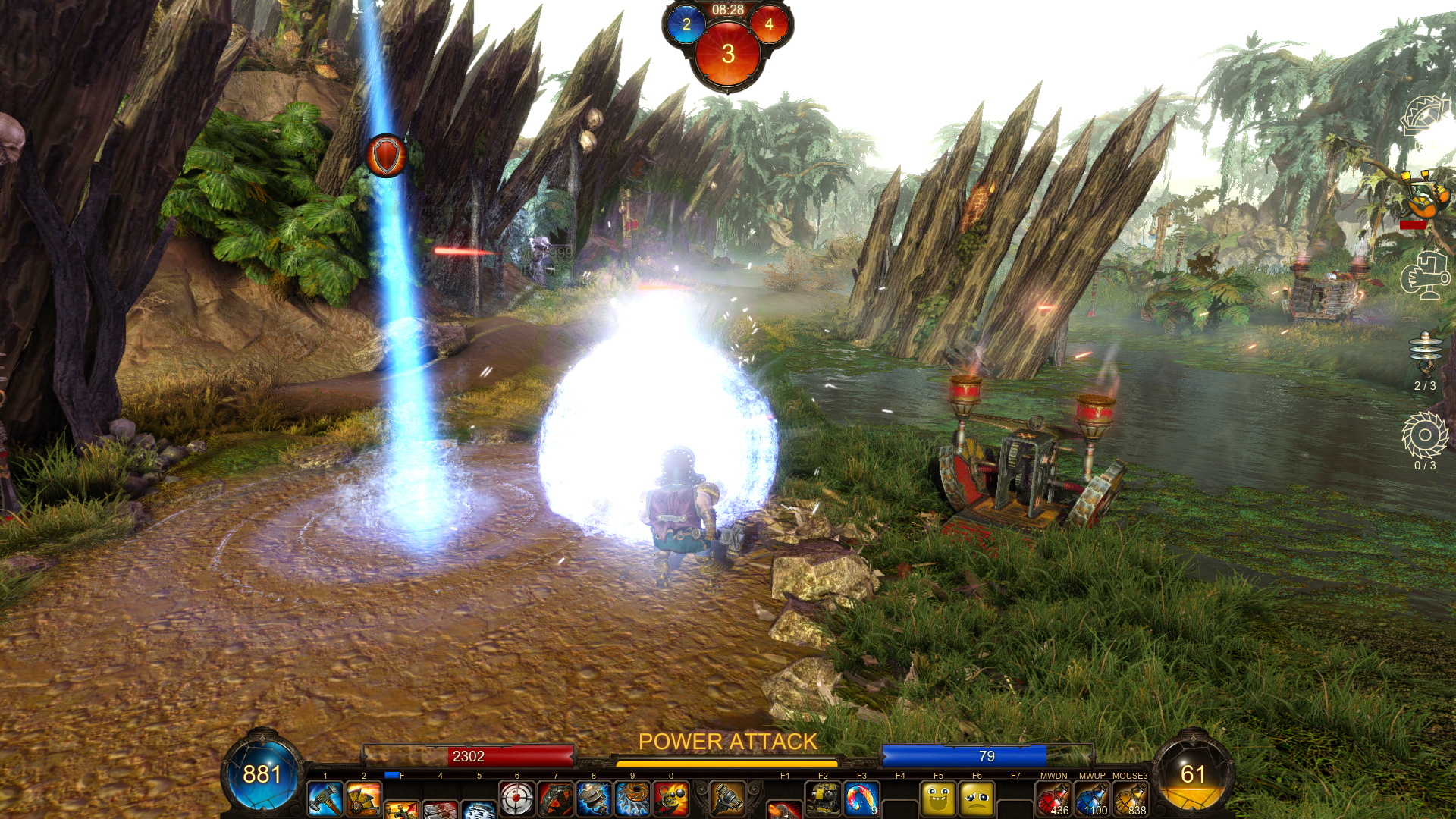The image size is (1456, 819).
Task: Select the orange war machine portrait
Action: tap(1425, 197)
